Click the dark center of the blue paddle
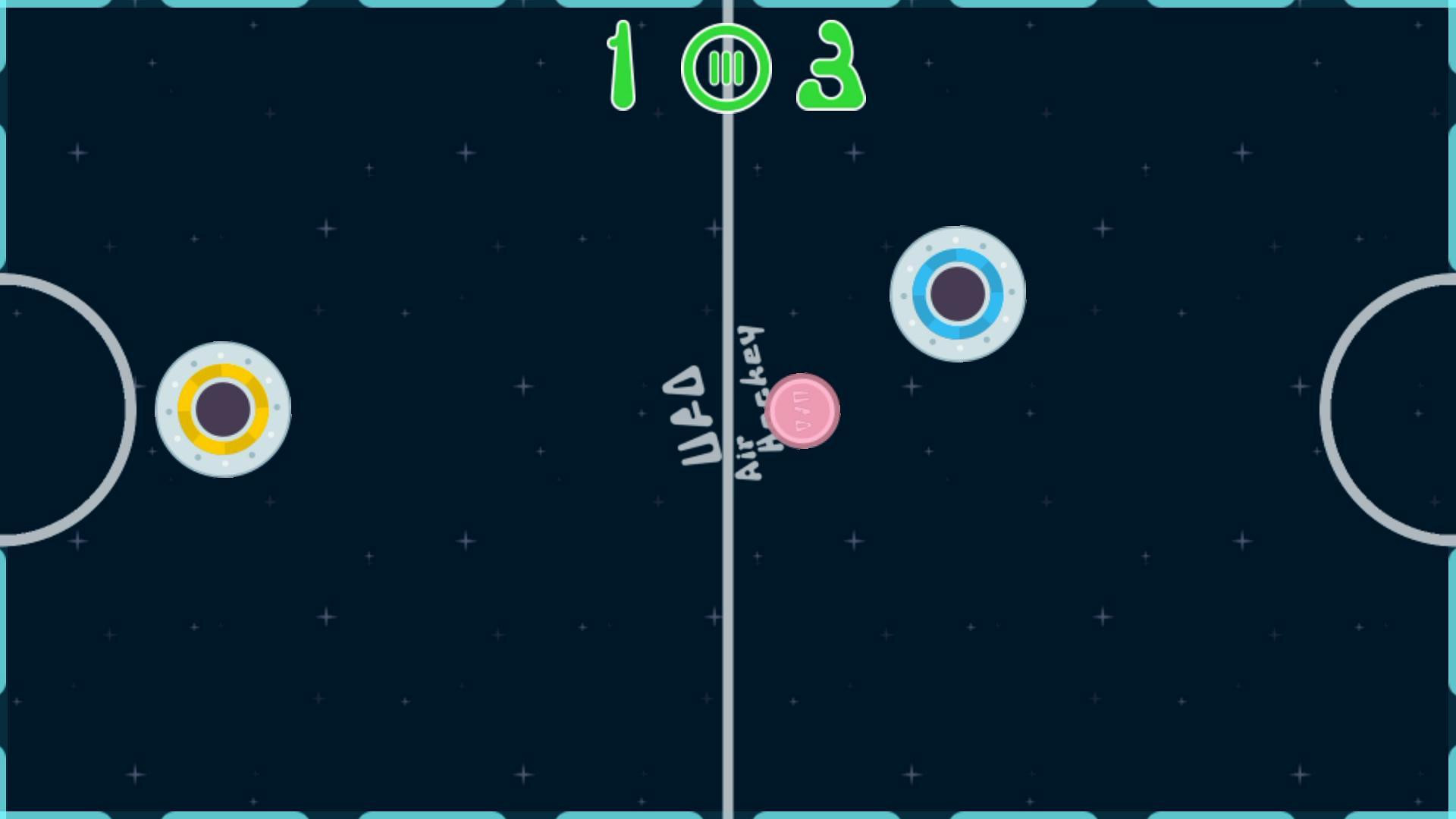1456x819 pixels. pos(957,294)
